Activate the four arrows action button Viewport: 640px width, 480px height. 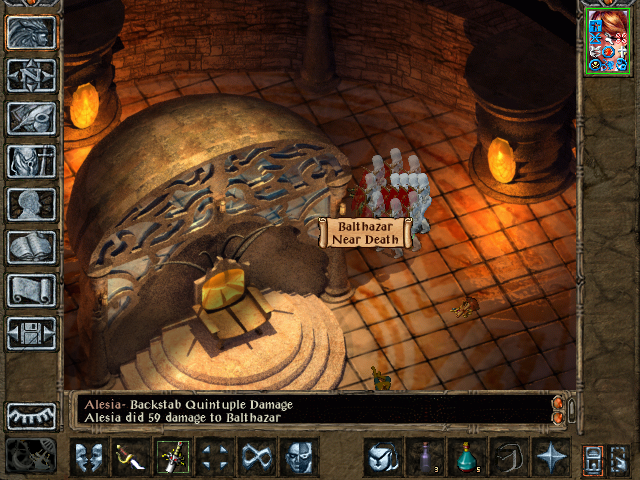pos(215,457)
